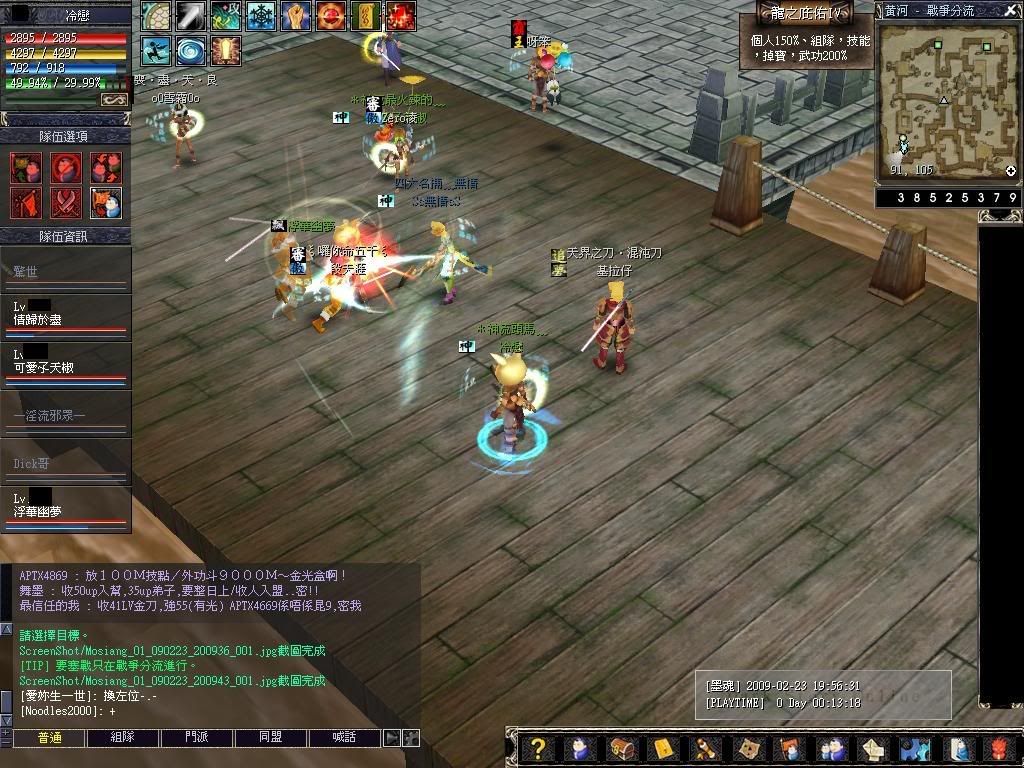The height and width of the screenshot is (768, 1024).
Task: Select the 門派 chat channel tab
Action: coord(197,738)
